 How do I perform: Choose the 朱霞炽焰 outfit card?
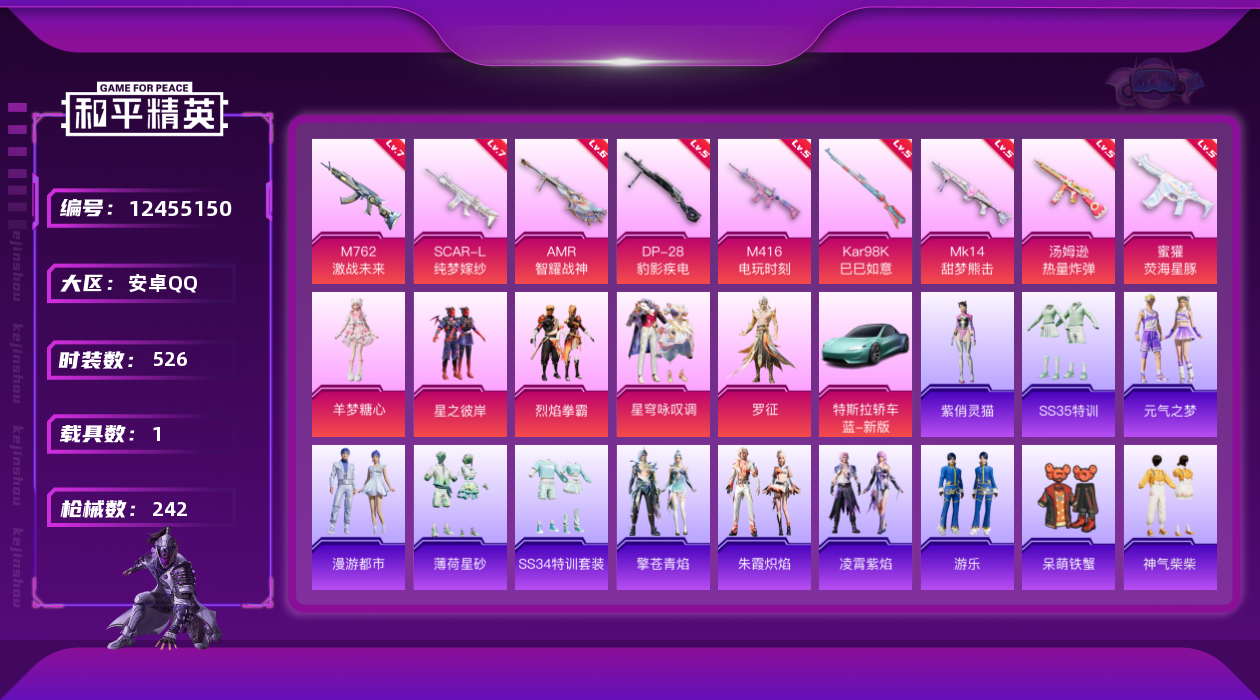click(764, 517)
